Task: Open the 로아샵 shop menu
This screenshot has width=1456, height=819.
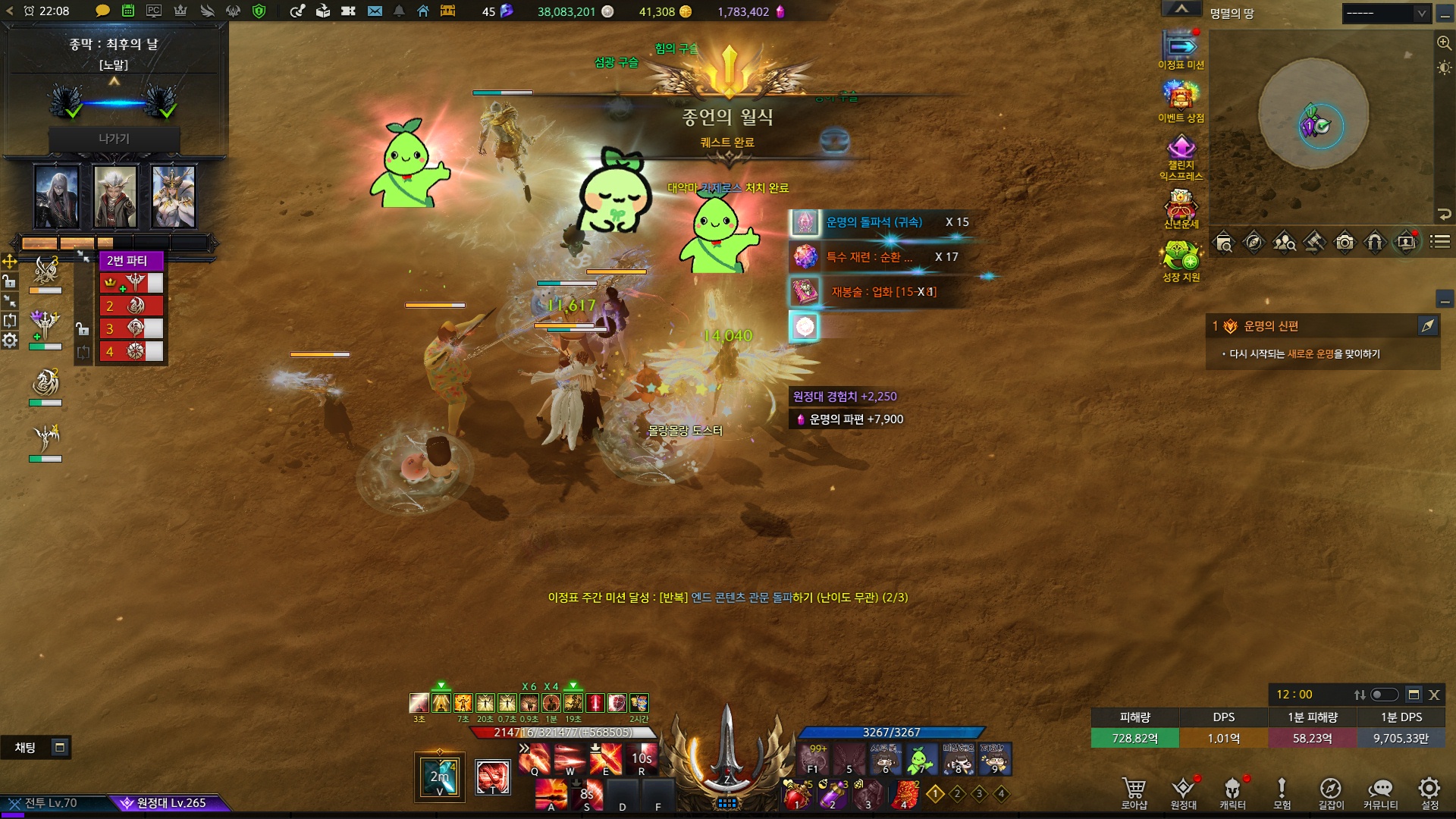Action: point(1134,792)
